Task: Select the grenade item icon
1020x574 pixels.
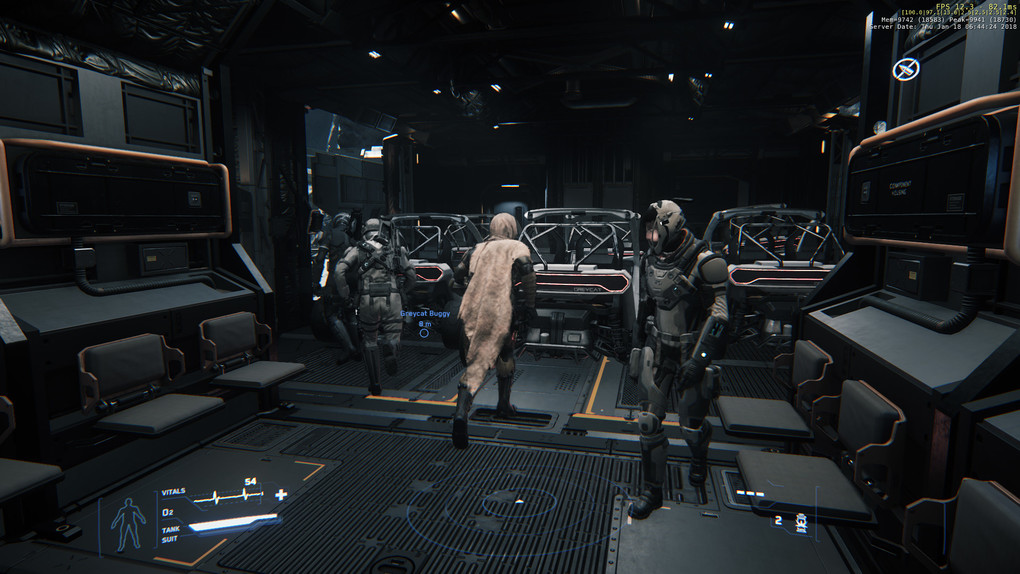Action: [800, 521]
